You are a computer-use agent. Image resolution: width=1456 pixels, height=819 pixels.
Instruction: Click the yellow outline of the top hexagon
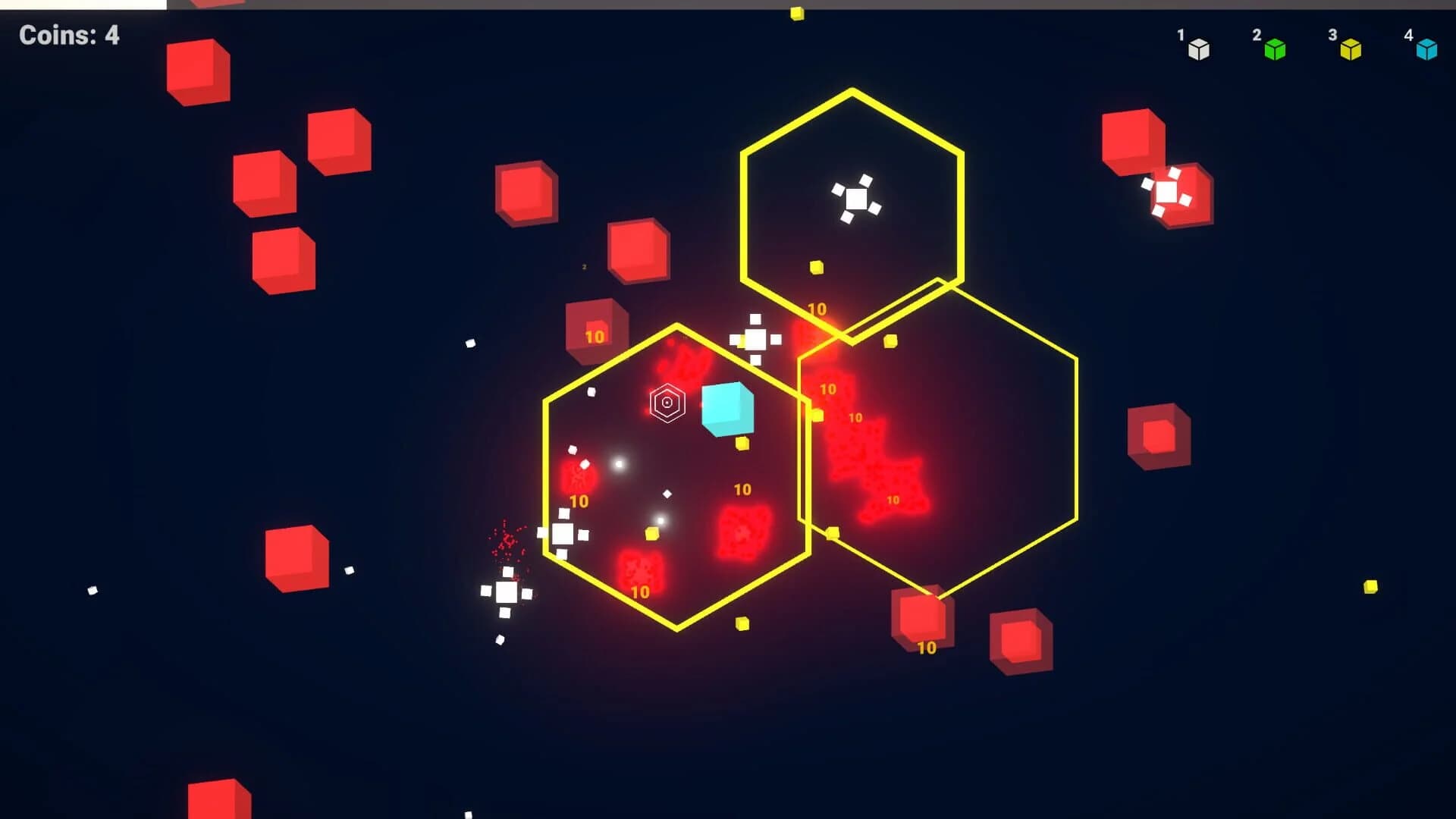(x=852, y=93)
